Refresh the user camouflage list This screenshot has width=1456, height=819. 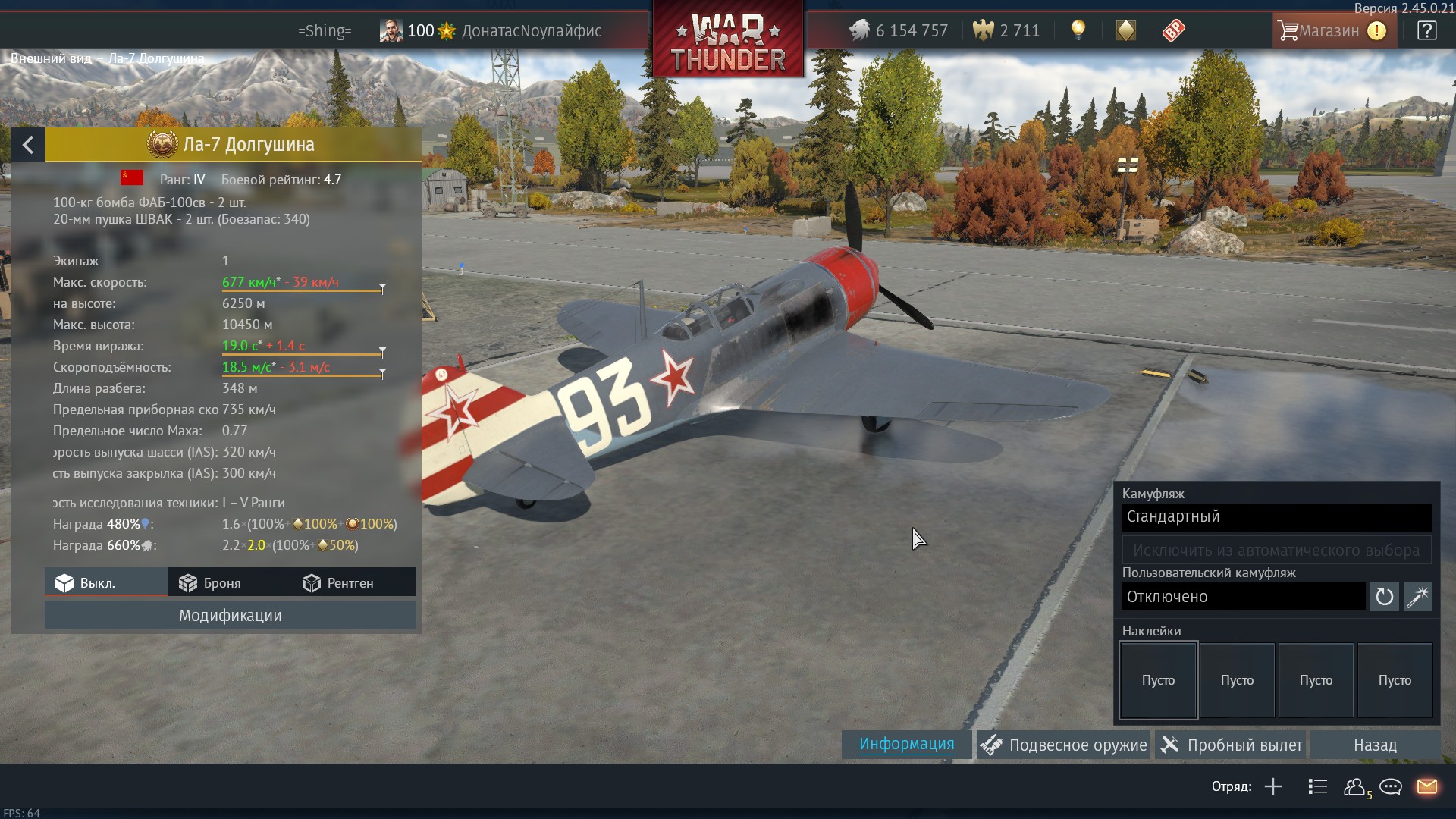[x=1384, y=597]
